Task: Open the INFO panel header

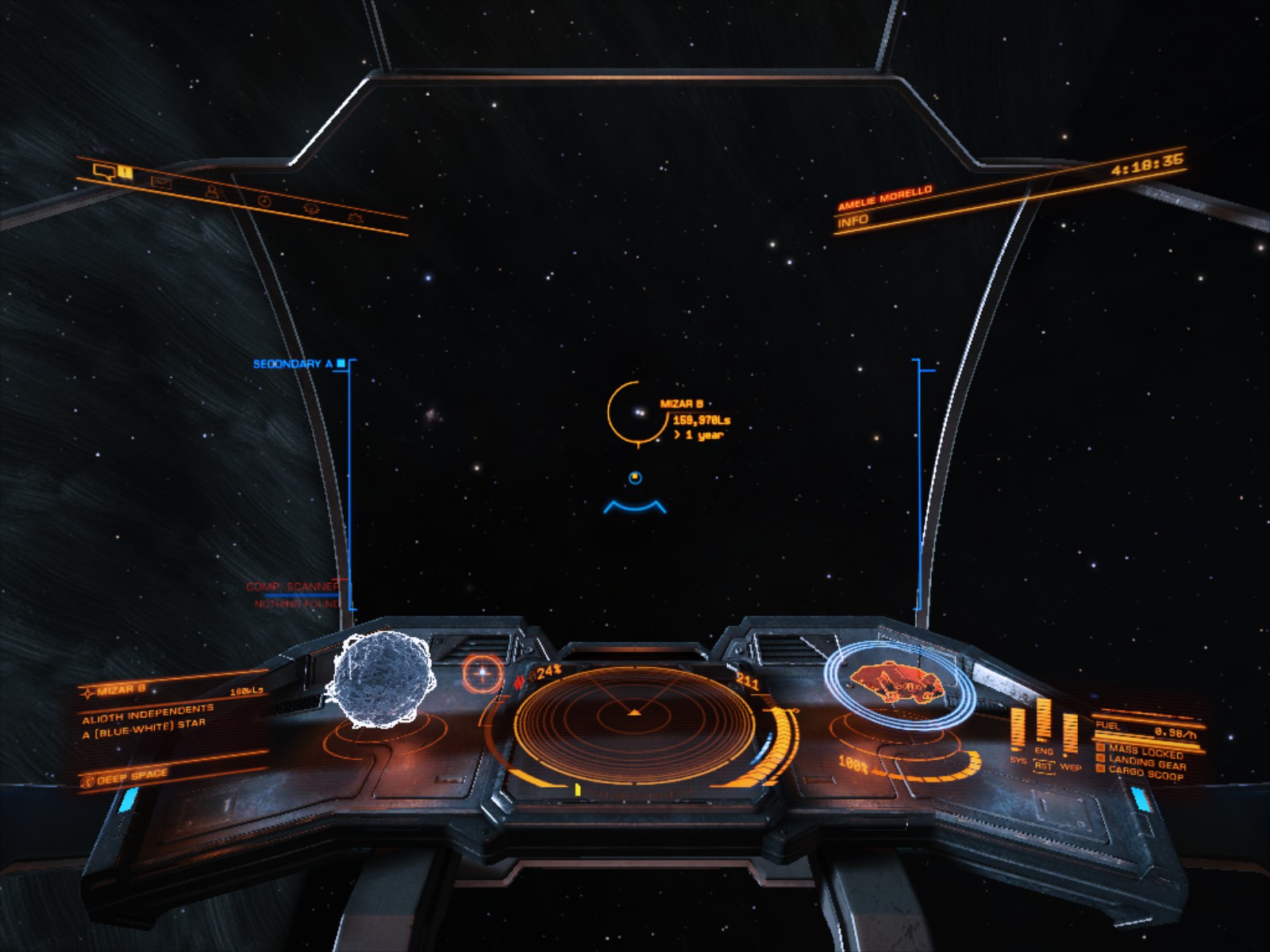Action: tap(853, 221)
